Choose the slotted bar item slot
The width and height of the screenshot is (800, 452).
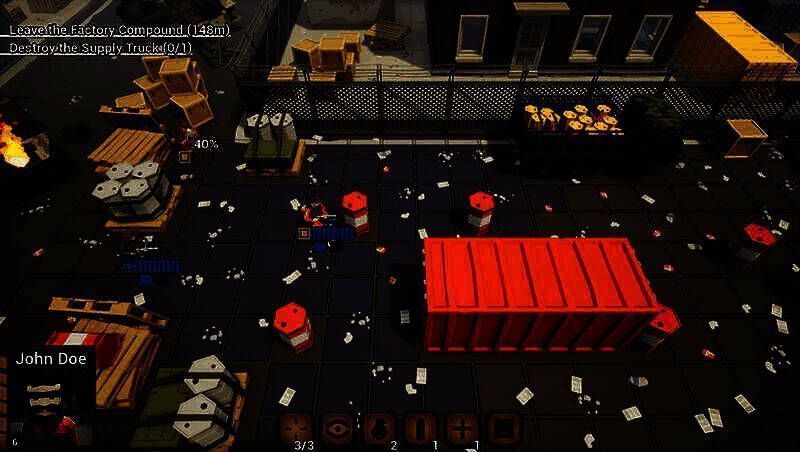tap(421, 428)
